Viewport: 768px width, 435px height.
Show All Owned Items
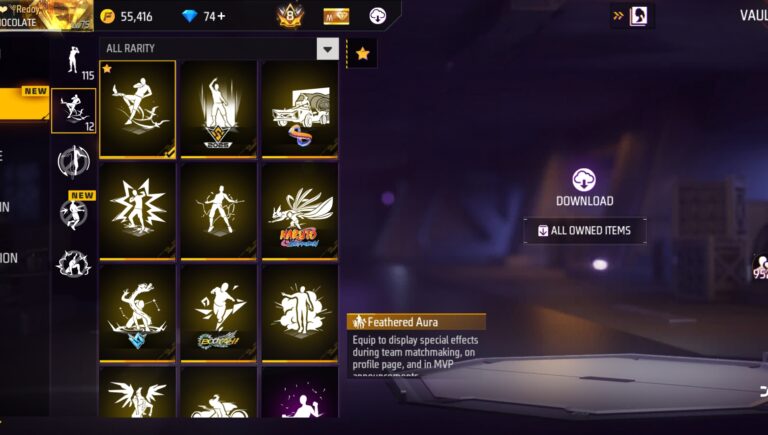coord(585,231)
